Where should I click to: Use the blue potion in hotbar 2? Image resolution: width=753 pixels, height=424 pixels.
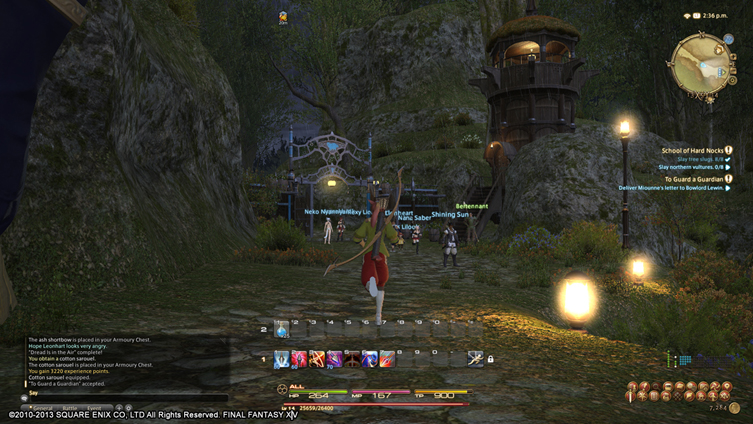282,329
